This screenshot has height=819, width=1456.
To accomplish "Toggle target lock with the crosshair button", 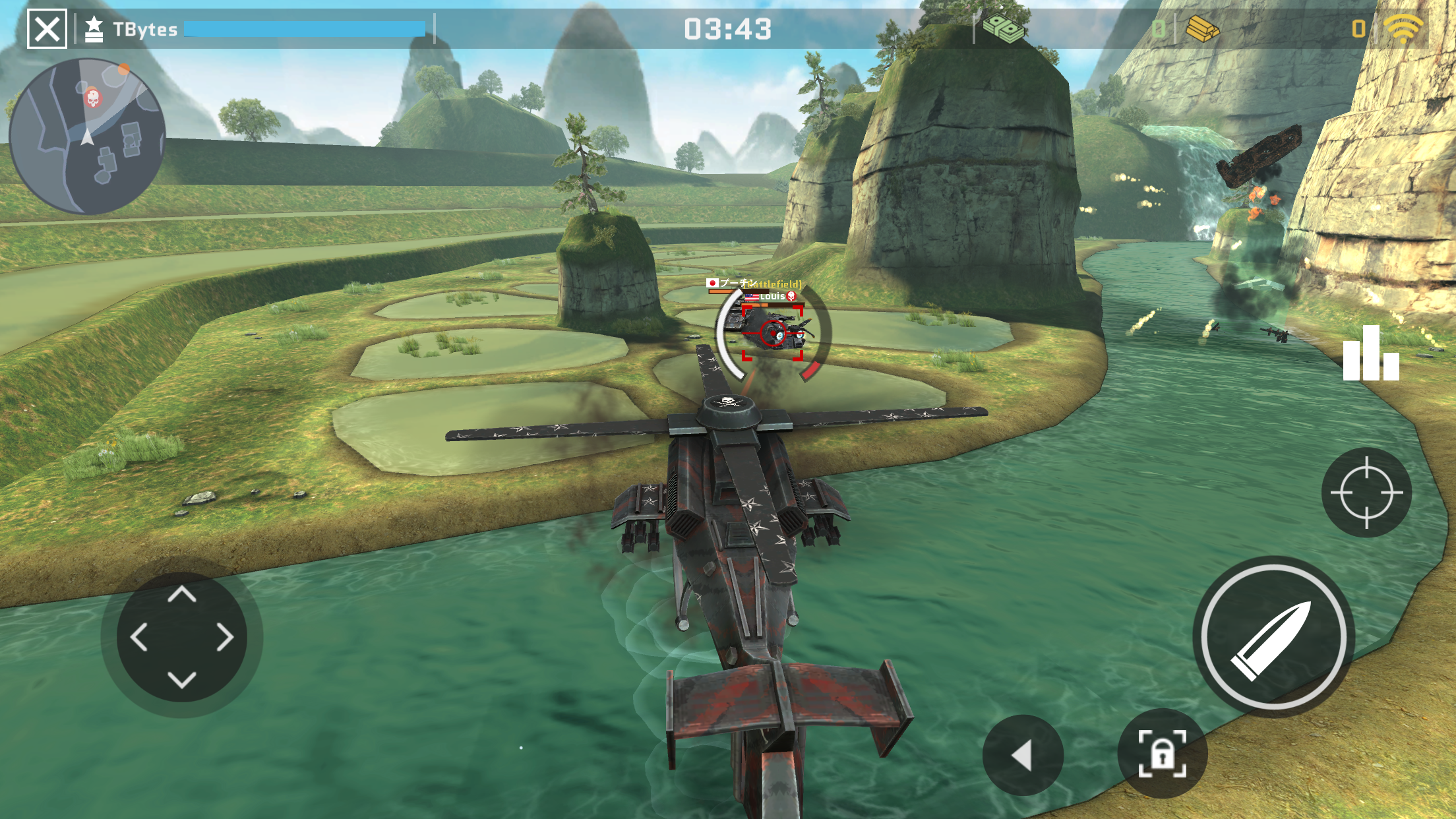I will tap(1367, 491).
